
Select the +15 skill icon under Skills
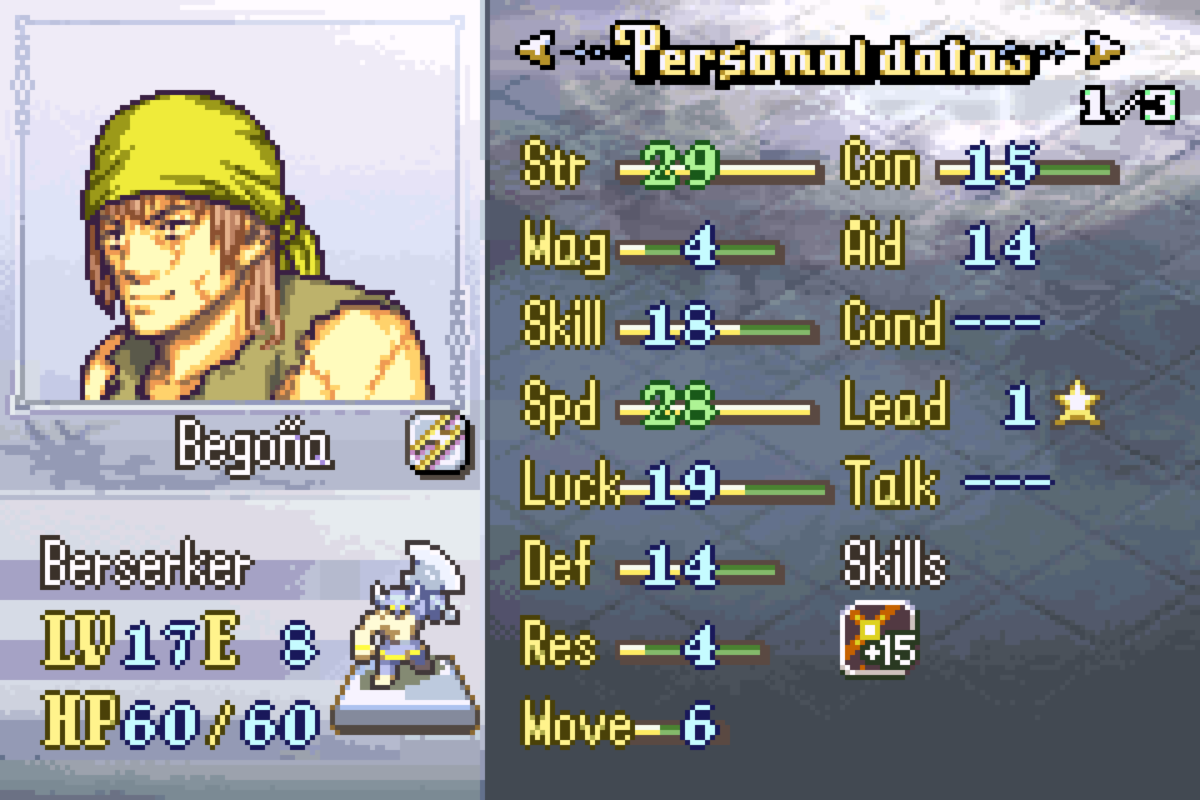coord(878,639)
